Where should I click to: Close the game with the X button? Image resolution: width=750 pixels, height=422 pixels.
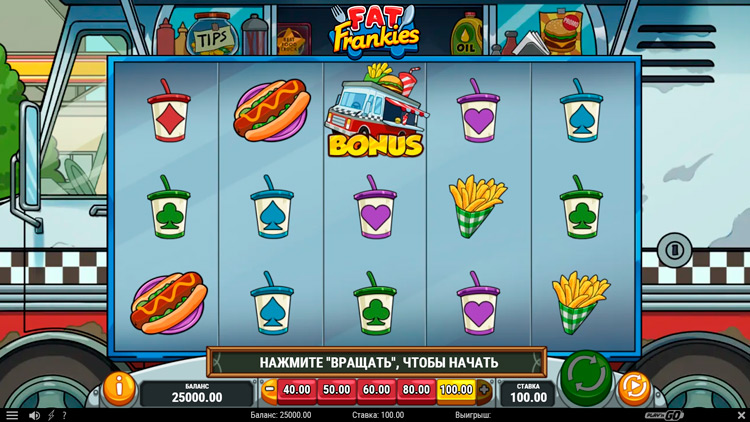pyautogui.click(x=741, y=415)
